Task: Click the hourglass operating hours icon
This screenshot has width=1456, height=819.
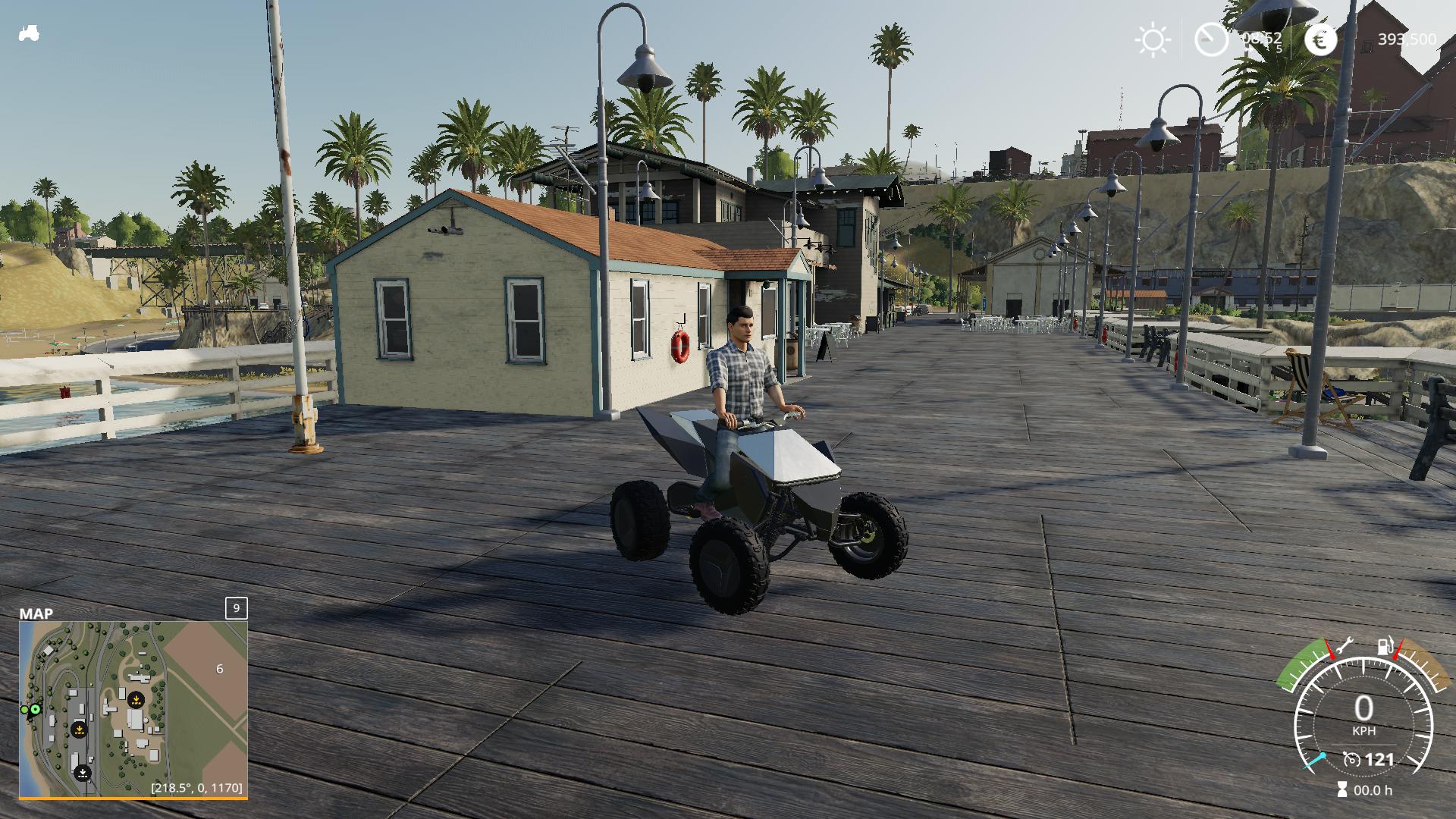Action: tap(1342, 790)
